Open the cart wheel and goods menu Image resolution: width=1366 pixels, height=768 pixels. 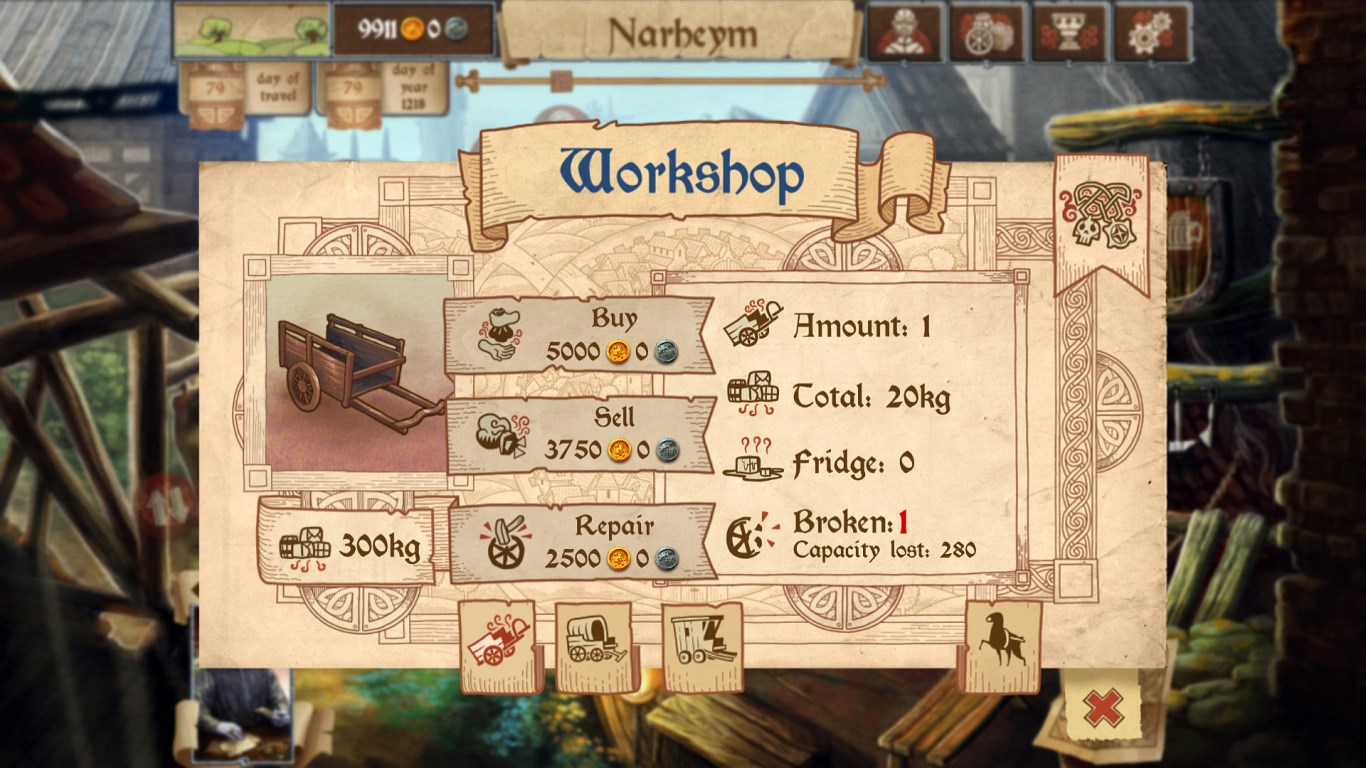tap(988, 32)
